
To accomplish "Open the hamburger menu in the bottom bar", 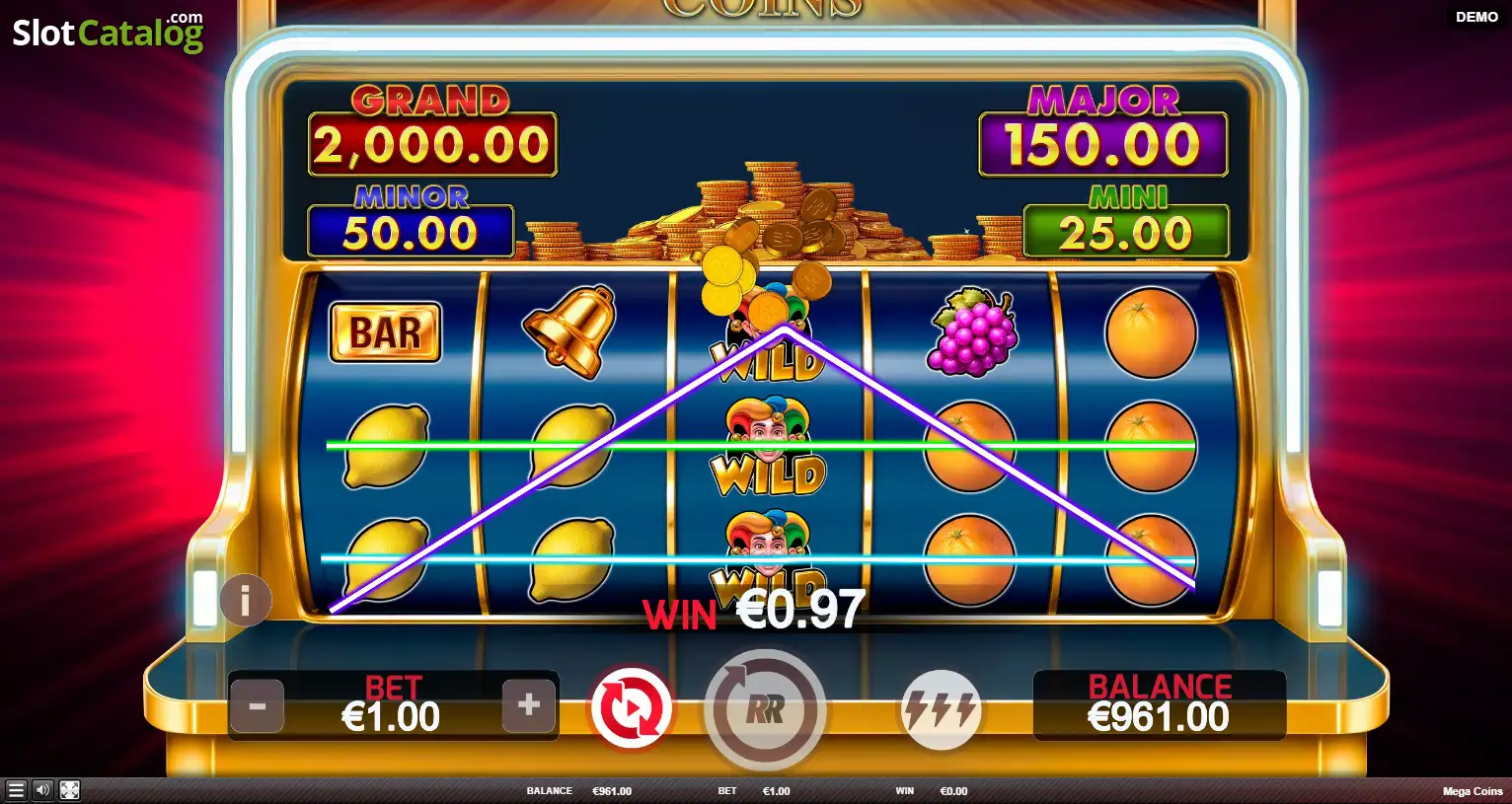I will pyautogui.click(x=16, y=790).
